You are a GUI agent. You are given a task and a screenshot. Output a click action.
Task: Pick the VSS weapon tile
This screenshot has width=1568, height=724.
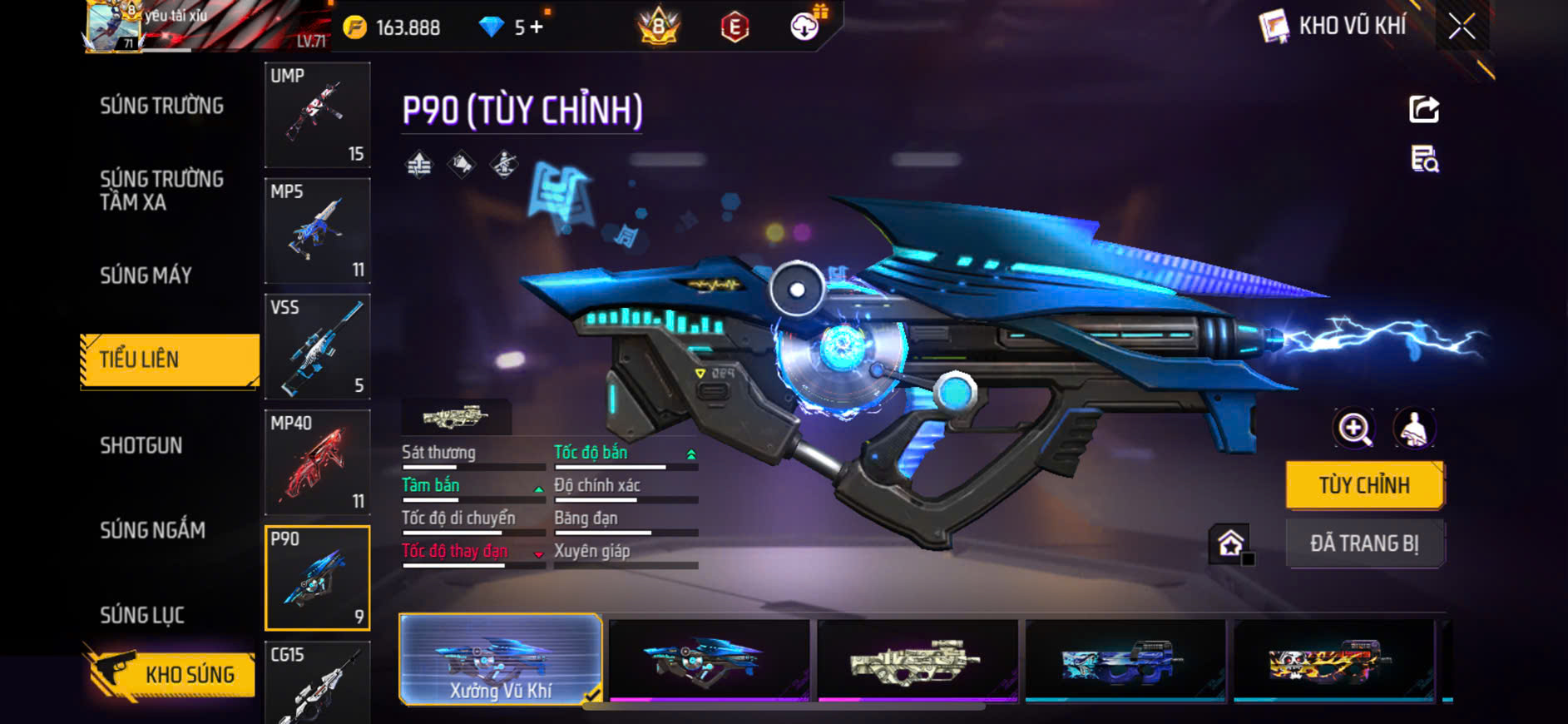click(317, 346)
